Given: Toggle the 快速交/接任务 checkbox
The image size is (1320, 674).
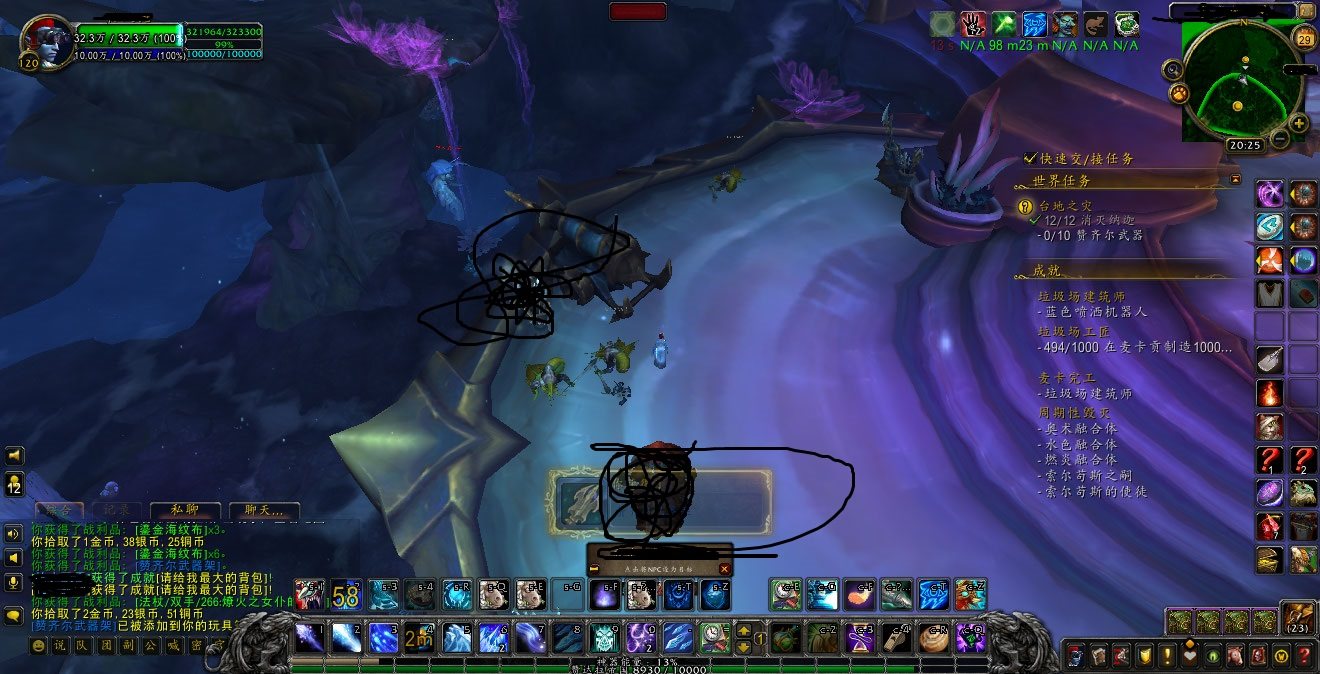Looking at the screenshot, I should (x=1030, y=159).
